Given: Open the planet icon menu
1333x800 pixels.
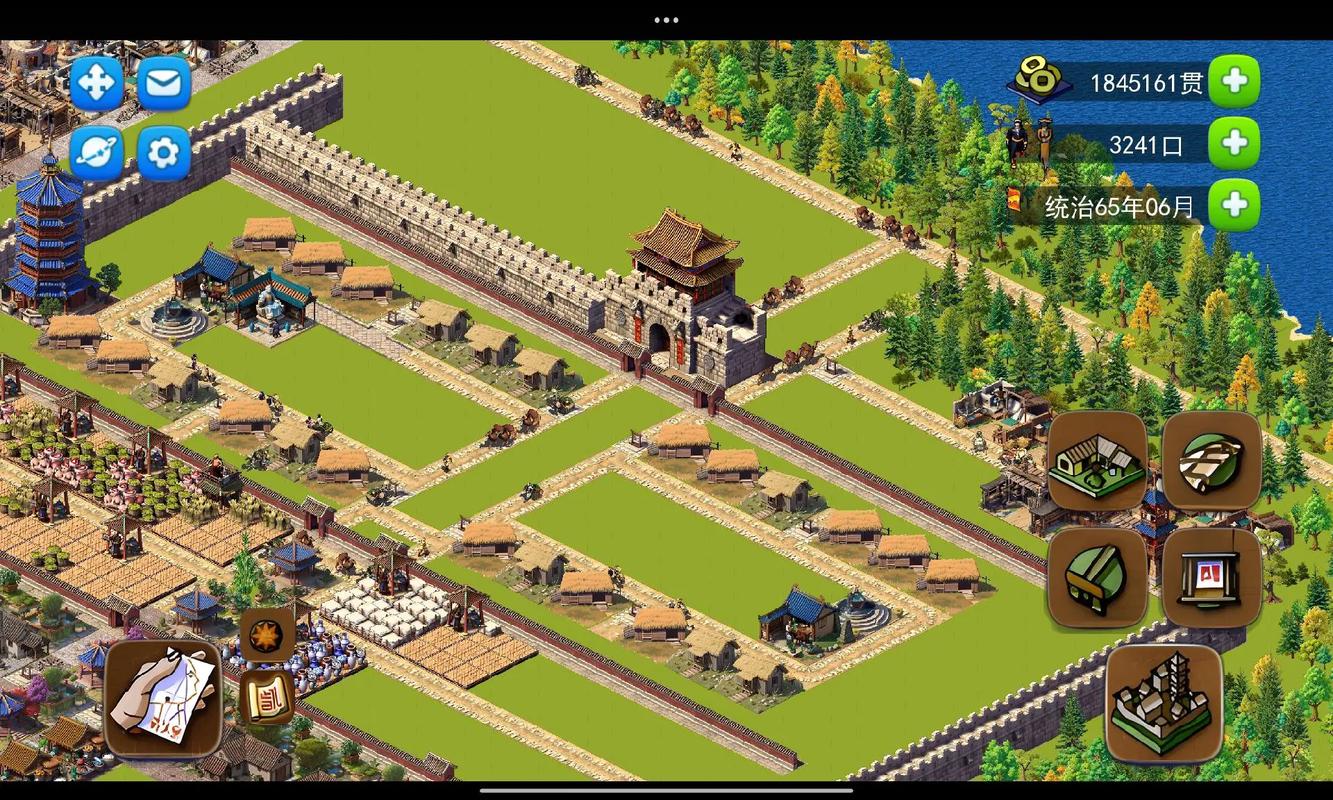Looking at the screenshot, I should click(x=97, y=152).
